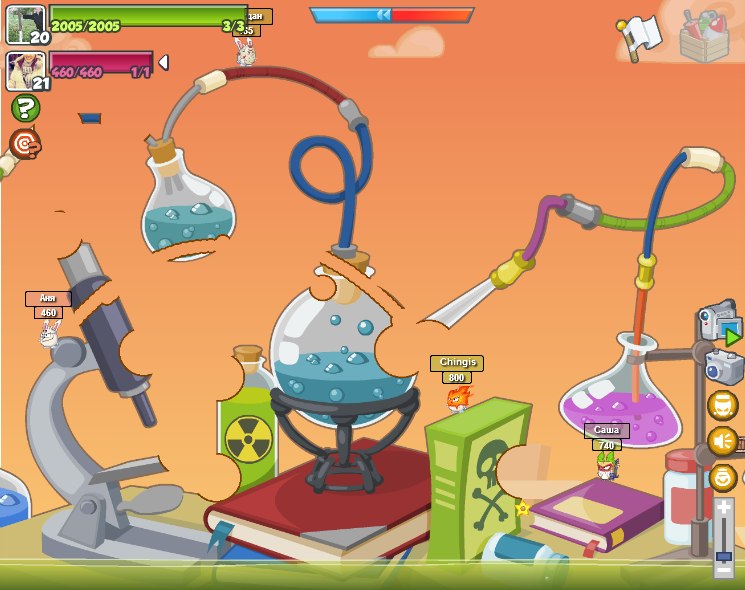Open help with the green question mark
The width and height of the screenshot is (745, 590).
click(25, 108)
